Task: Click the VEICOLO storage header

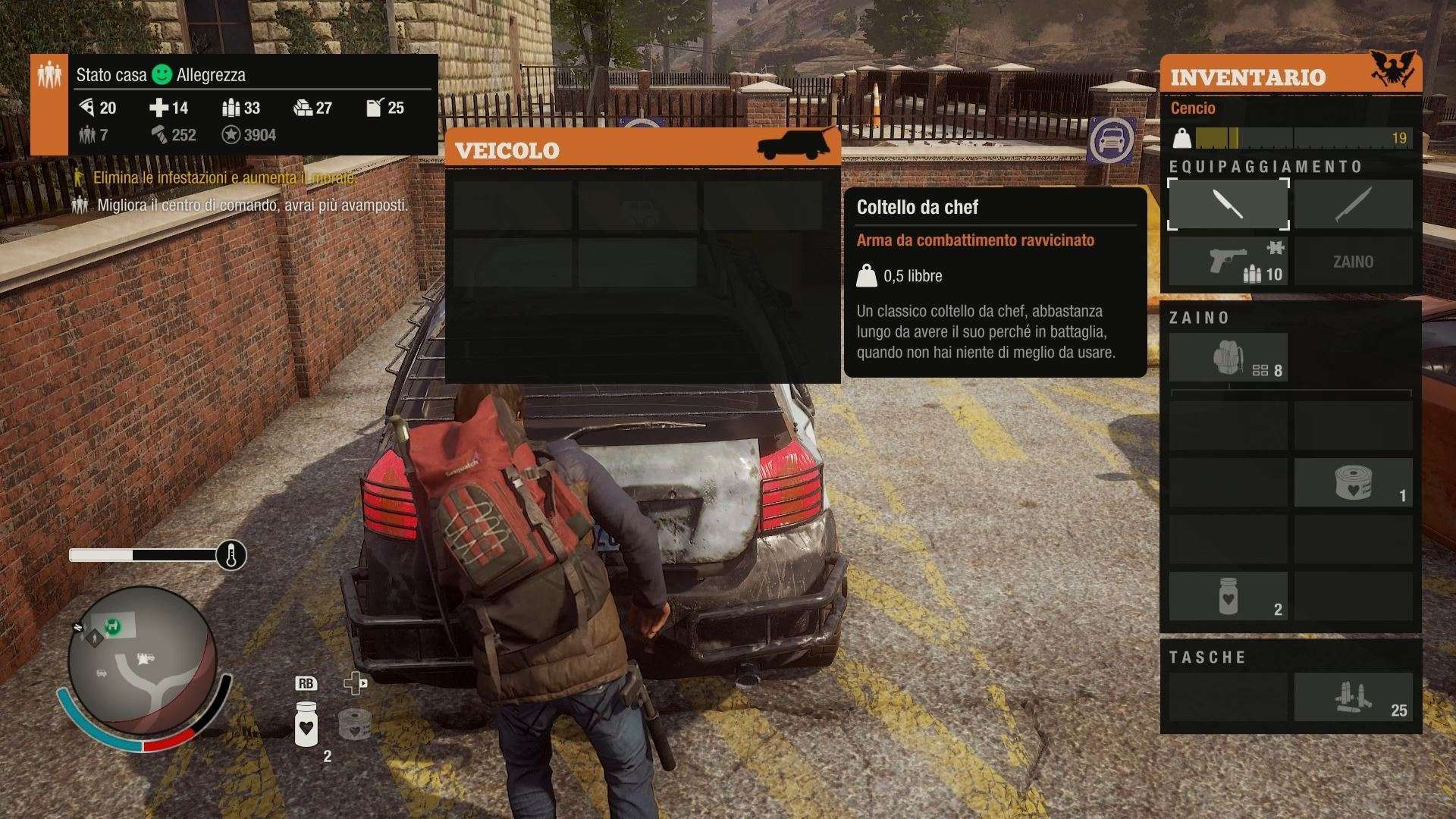Action: point(642,149)
